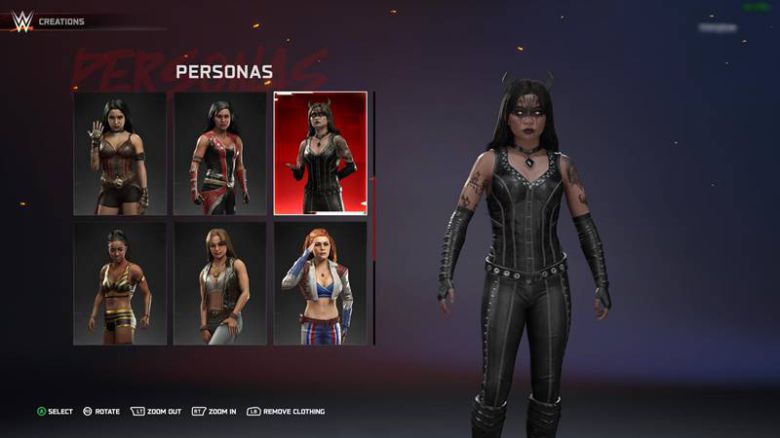The height and width of the screenshot is (438, 780).
Task: Choose the persona wearing vest and grey pants
Action: pos(220,284)
